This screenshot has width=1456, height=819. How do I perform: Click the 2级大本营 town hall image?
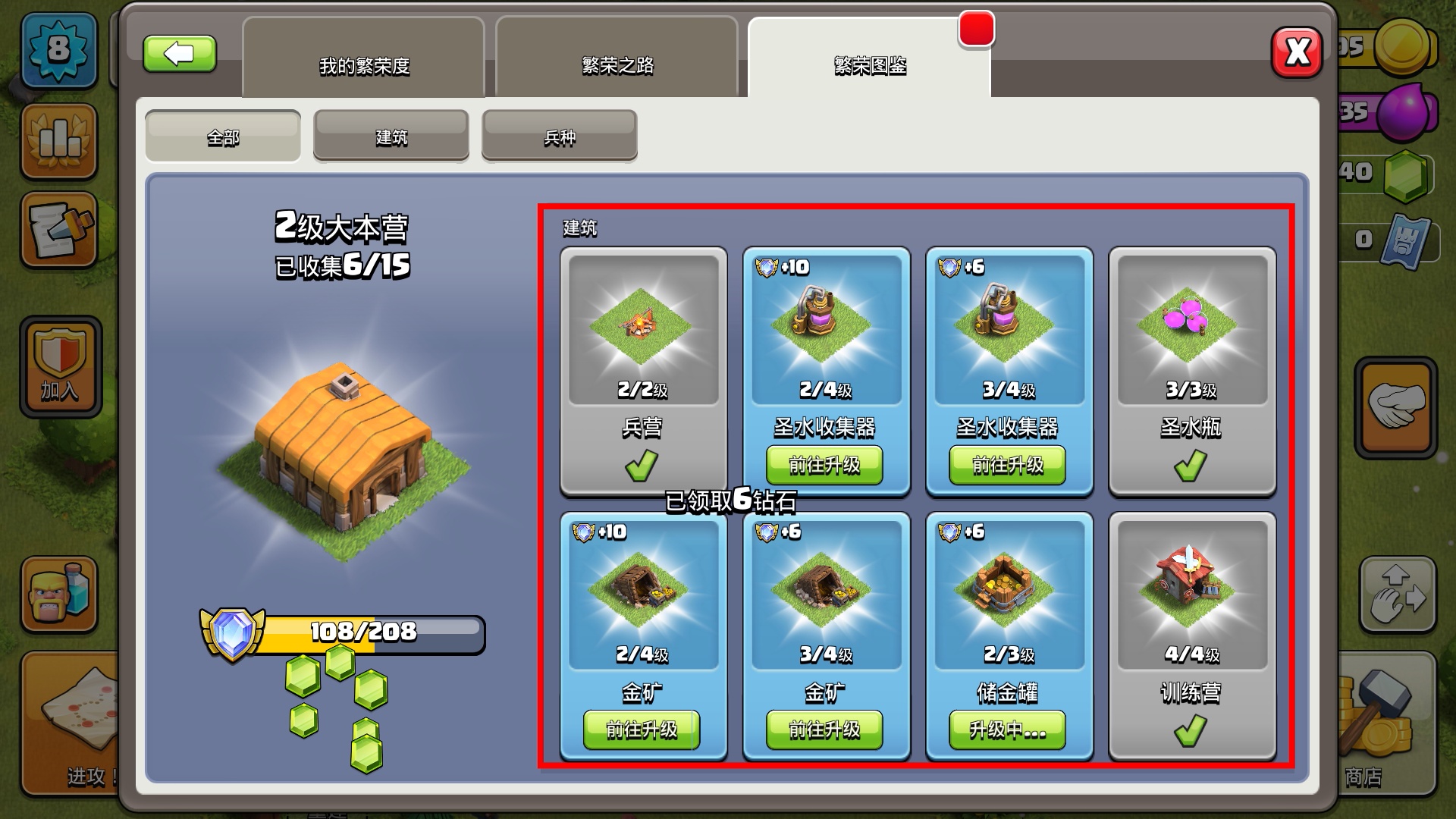(344, 447)
